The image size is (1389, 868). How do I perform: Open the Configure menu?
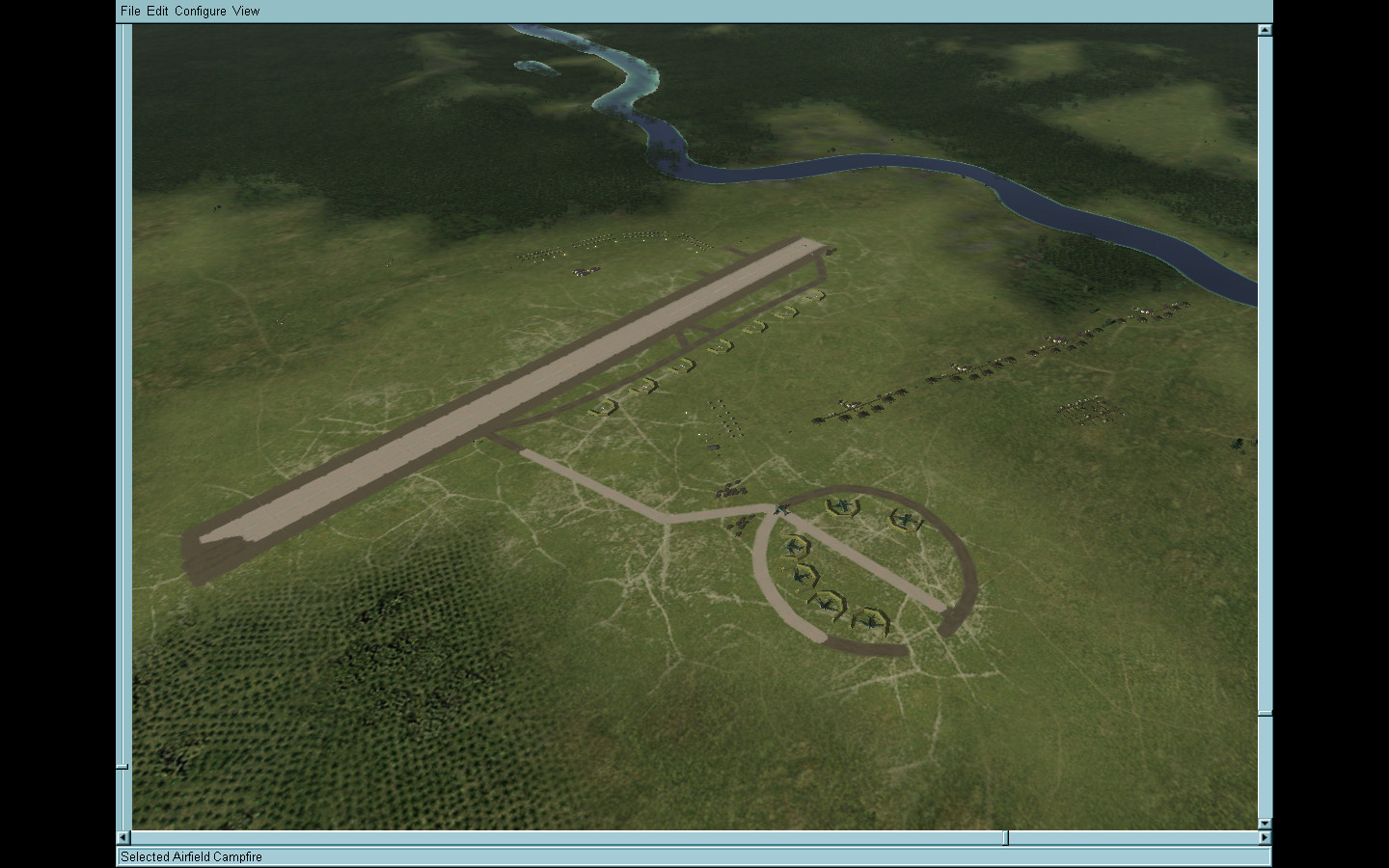(x=201, y=11)
